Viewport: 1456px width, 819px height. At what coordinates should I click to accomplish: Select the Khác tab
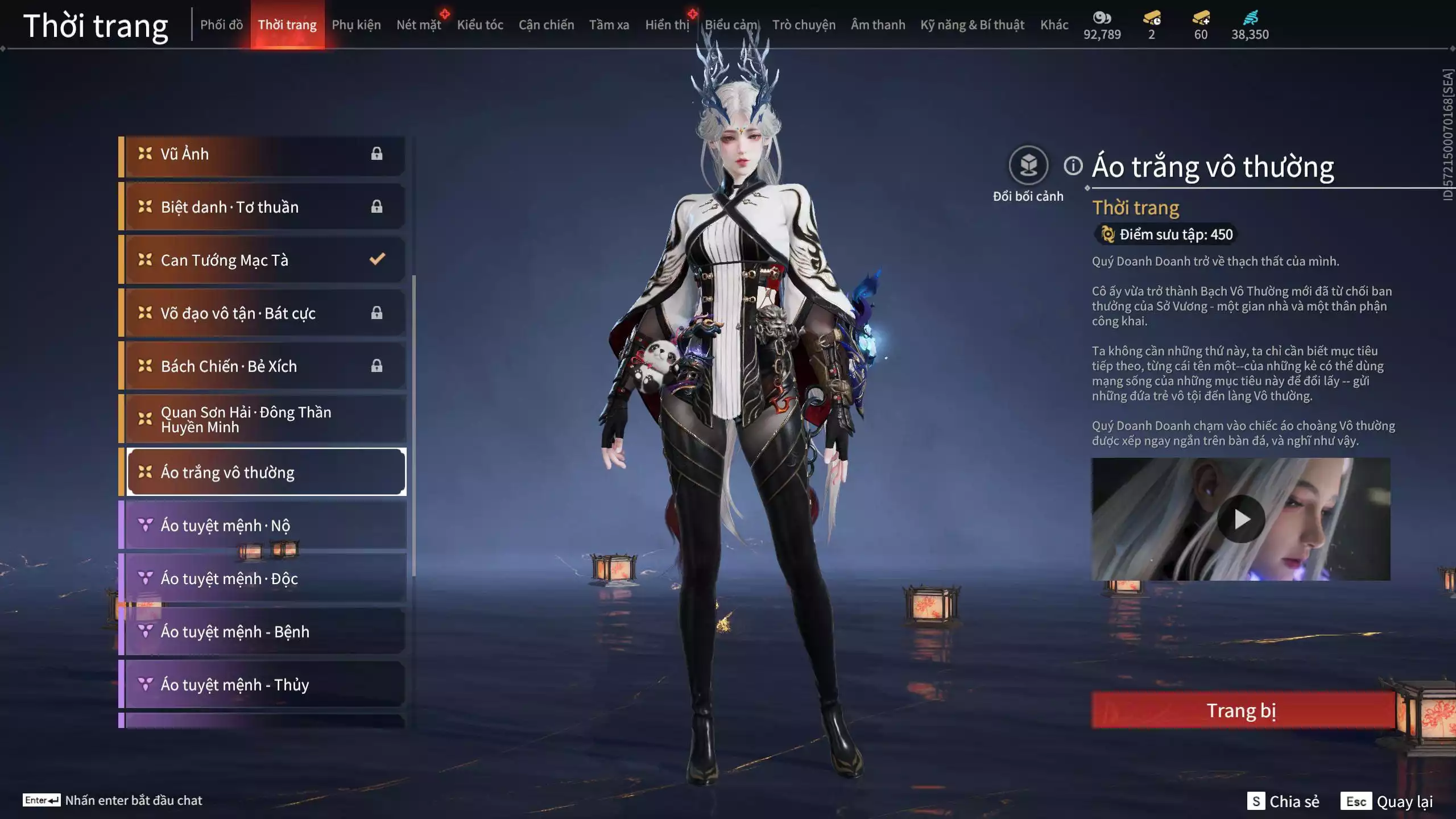pyautogui.click(x=1054, y=25)
